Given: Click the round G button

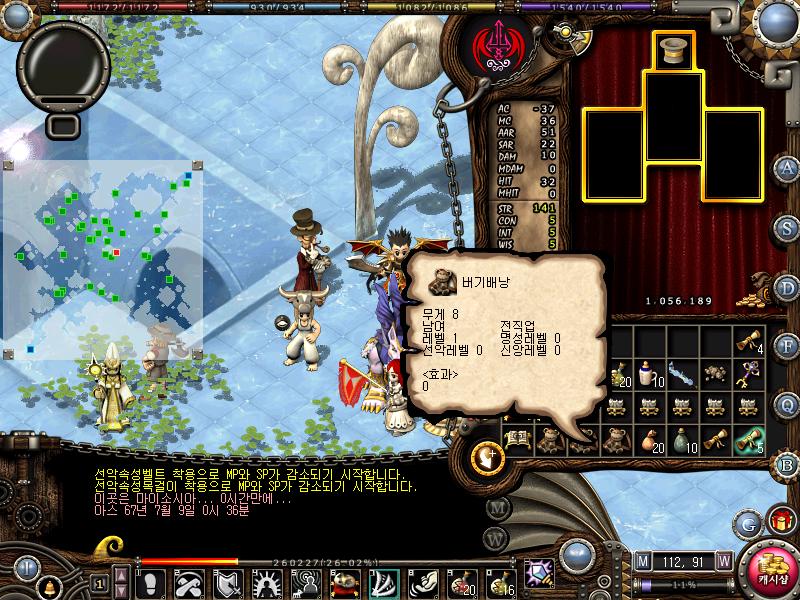Looking at the screenshot, I should tap(748, 522).
